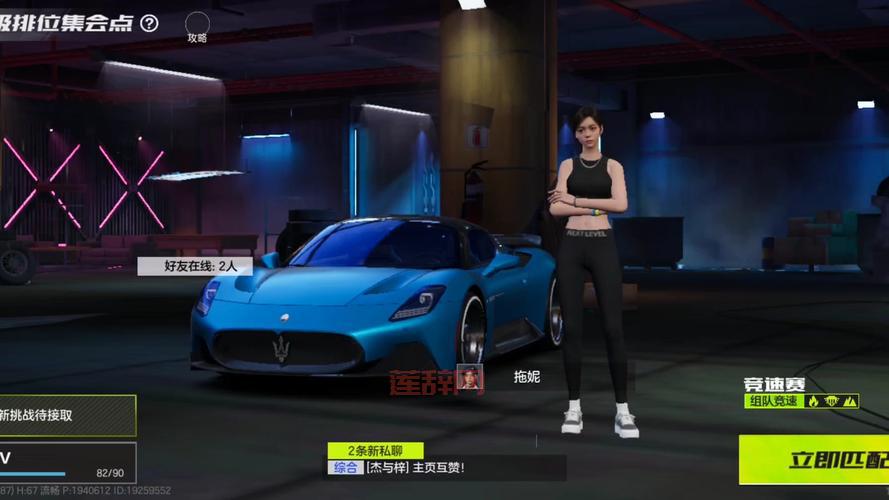889x500 pixels.
Task: Accept the 新挑战待接取 challenge banner
Action: coord(65,414)
